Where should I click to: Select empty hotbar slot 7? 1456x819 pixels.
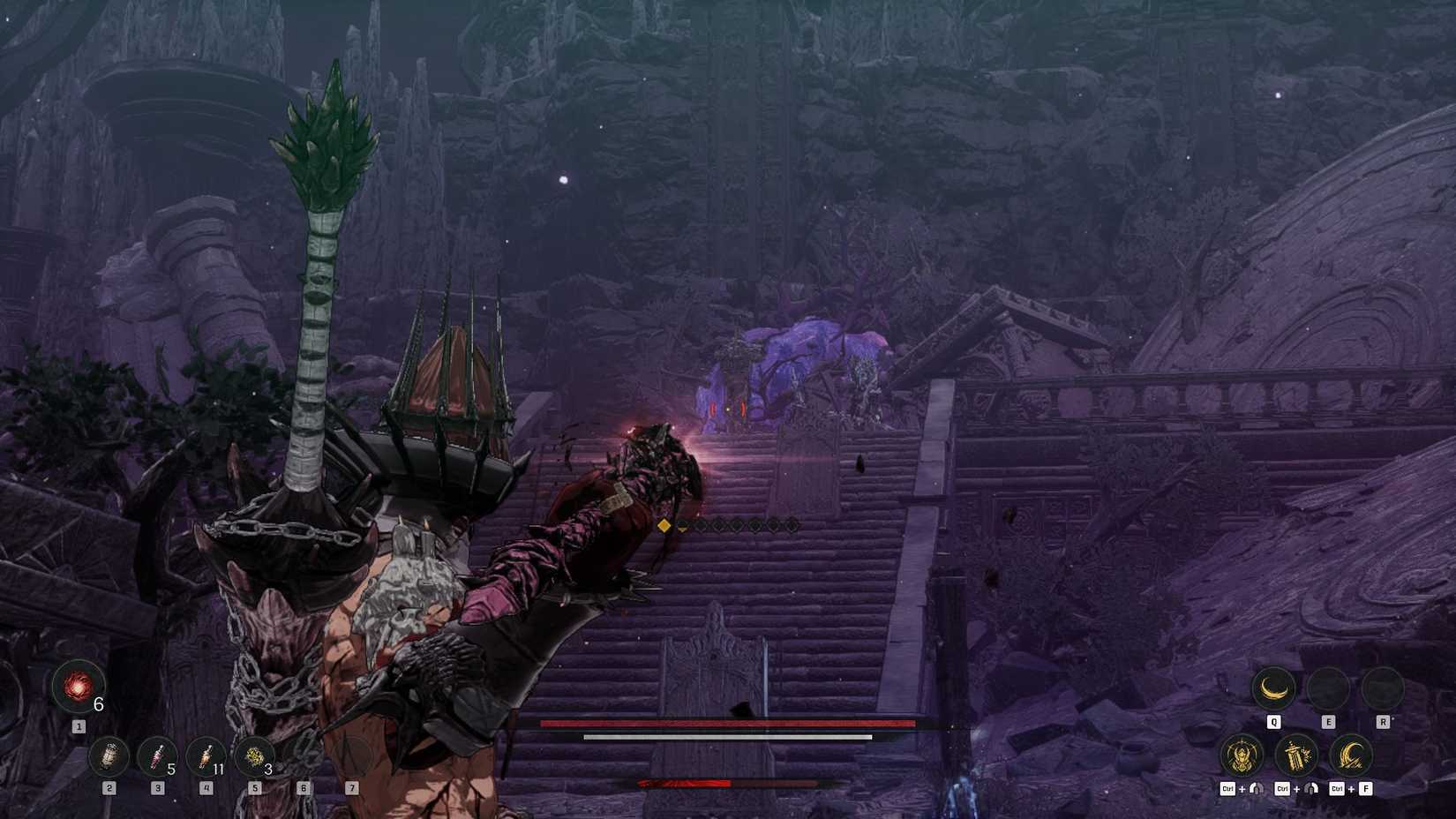pos(351,756)
